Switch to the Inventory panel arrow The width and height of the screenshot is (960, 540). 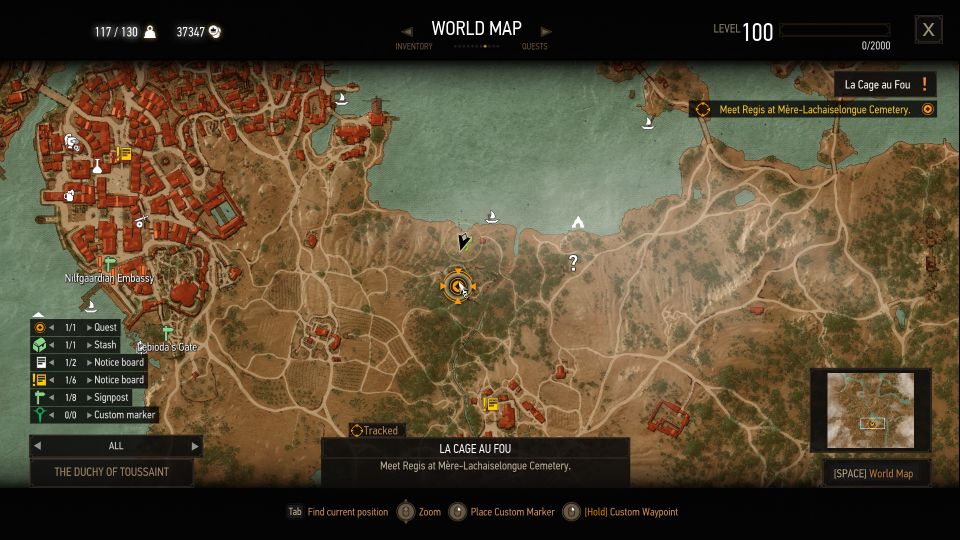(407, 31)
